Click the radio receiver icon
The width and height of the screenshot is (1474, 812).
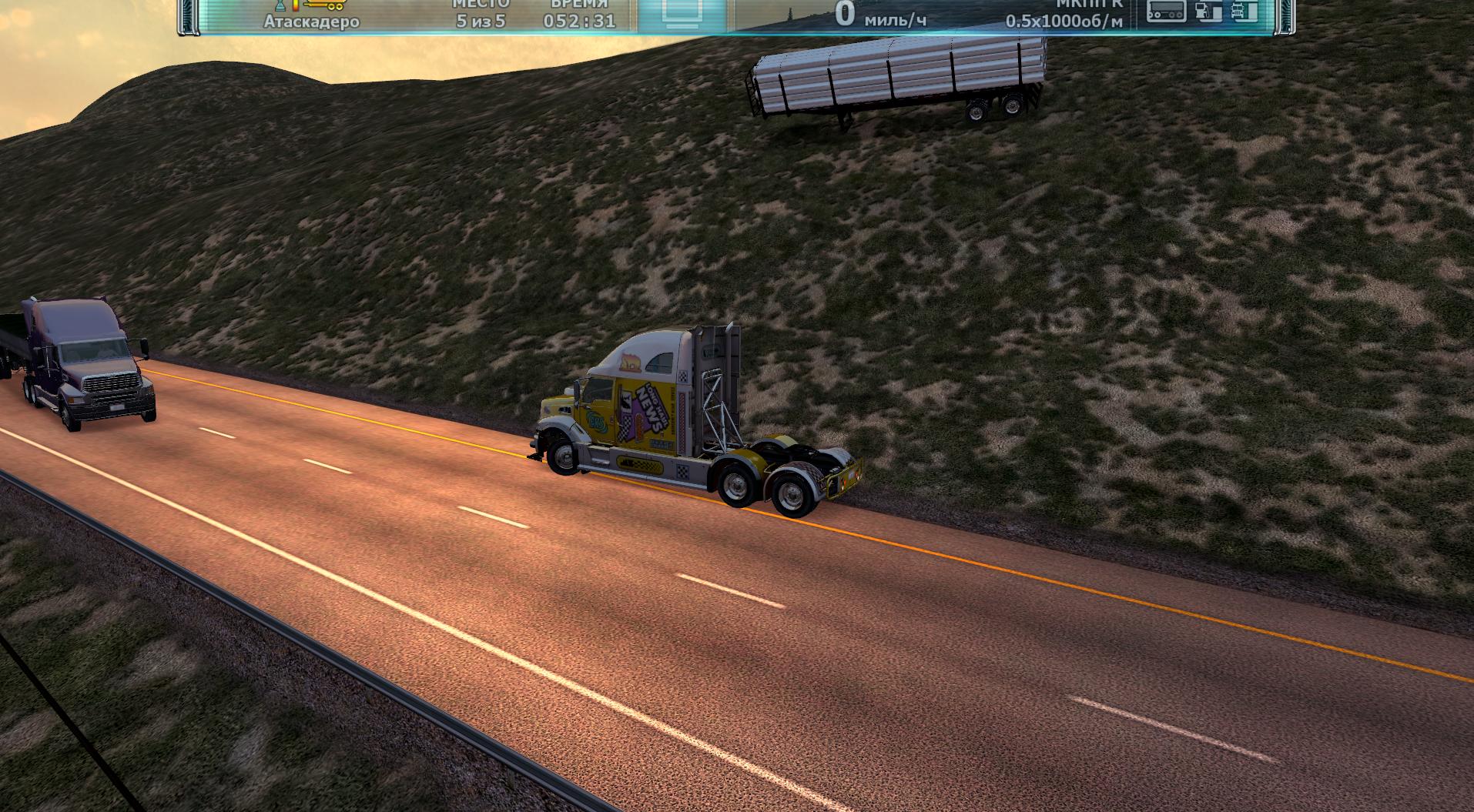(1167, 11)
